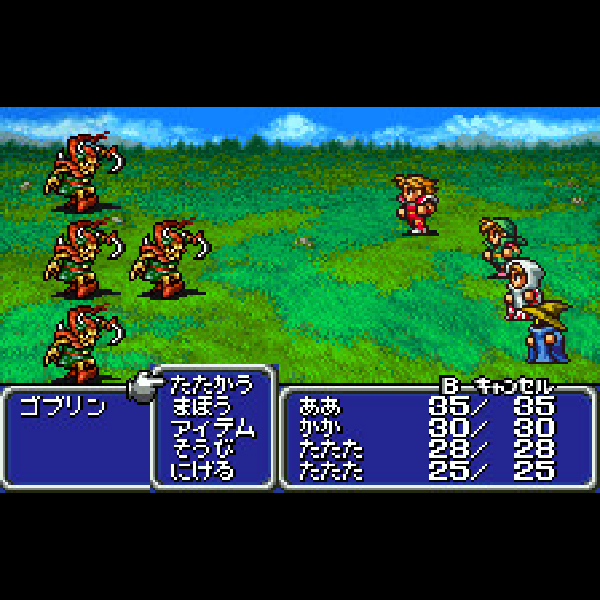
Task: Pick the そうび (Equip) command
Action: tap(201, 448)
